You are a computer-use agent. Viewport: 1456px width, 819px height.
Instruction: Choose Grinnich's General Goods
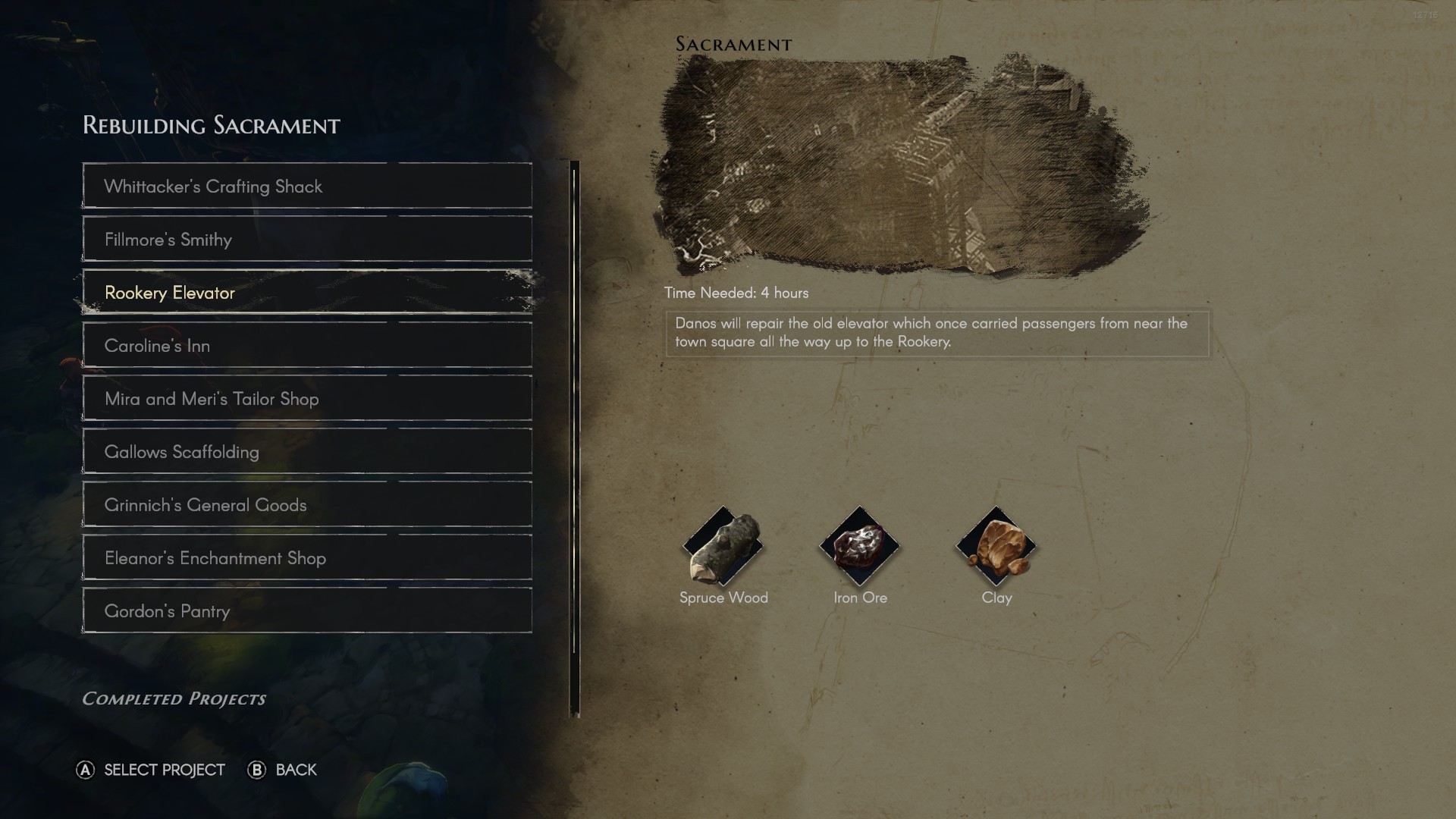tap(306, 504)
